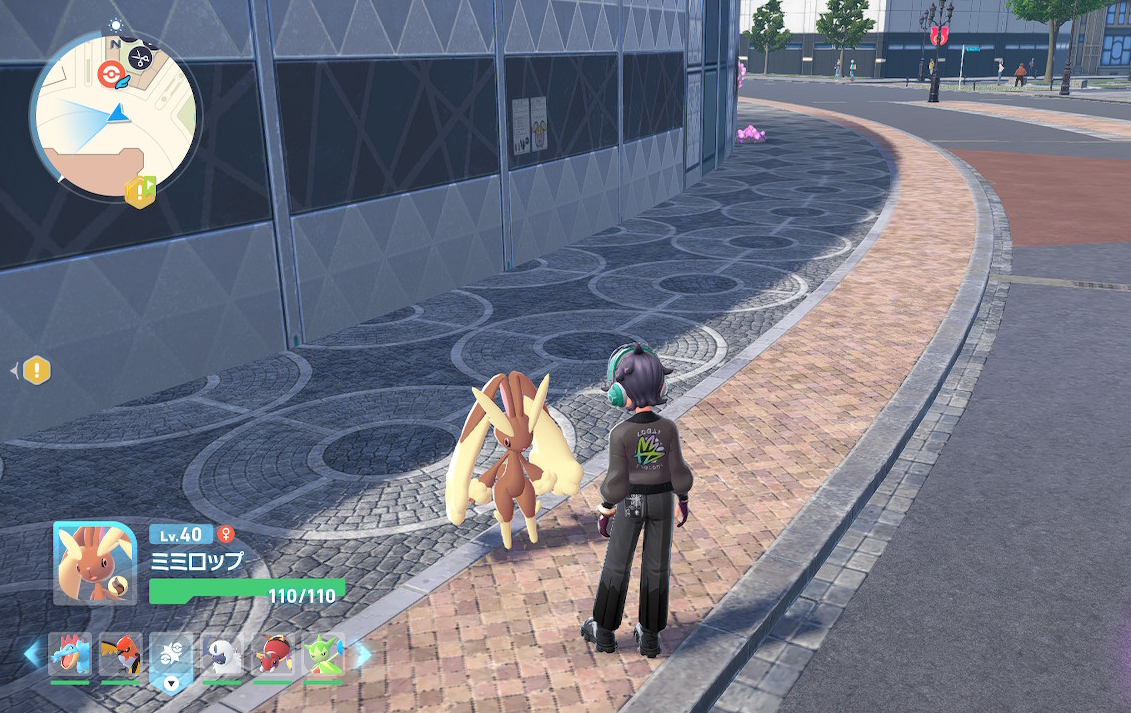Open the circular minimap
The height and width of the screenshot is (713, 1131).
(114, 111)
